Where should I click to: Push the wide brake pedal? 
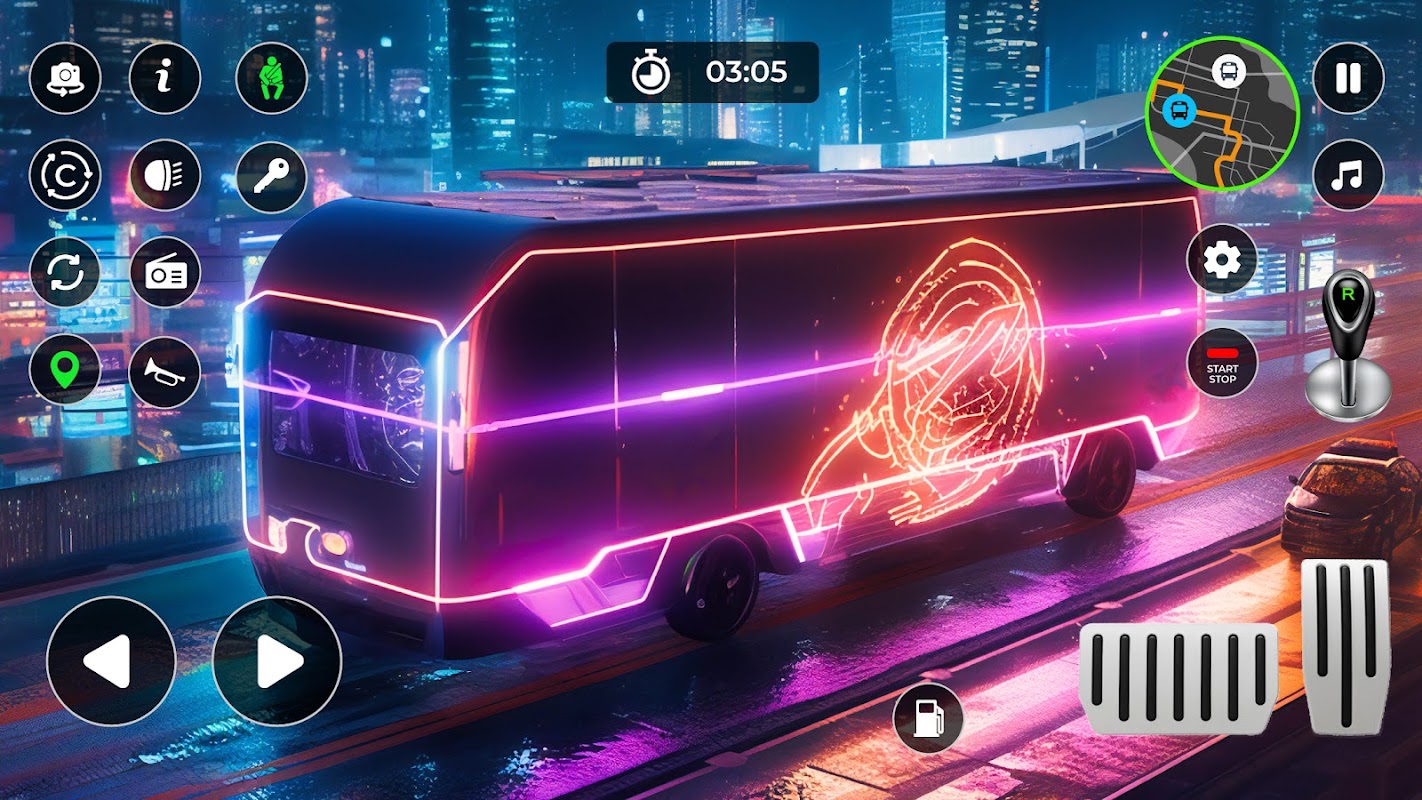1179,679
